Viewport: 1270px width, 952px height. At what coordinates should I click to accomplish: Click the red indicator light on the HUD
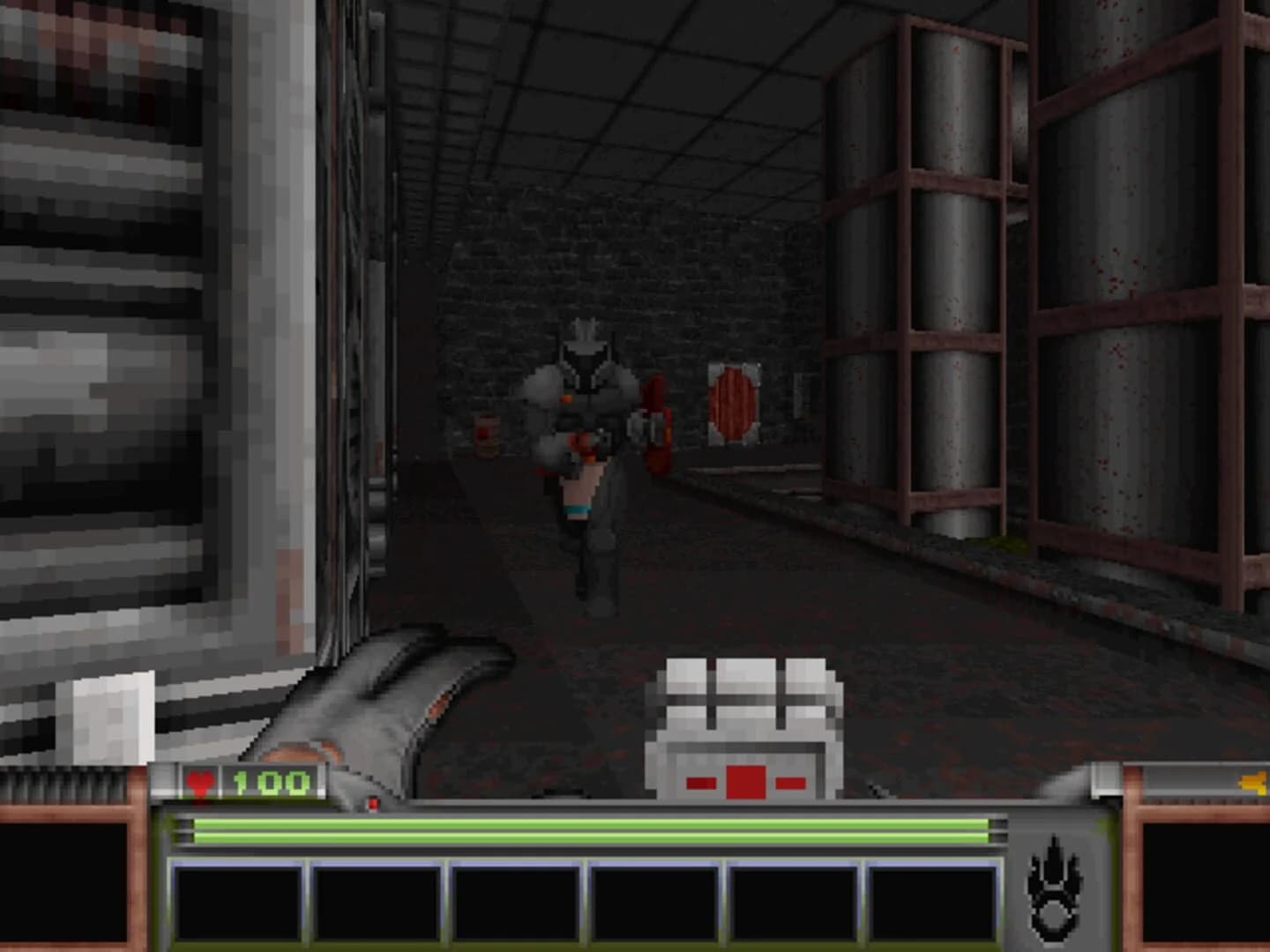374,803
